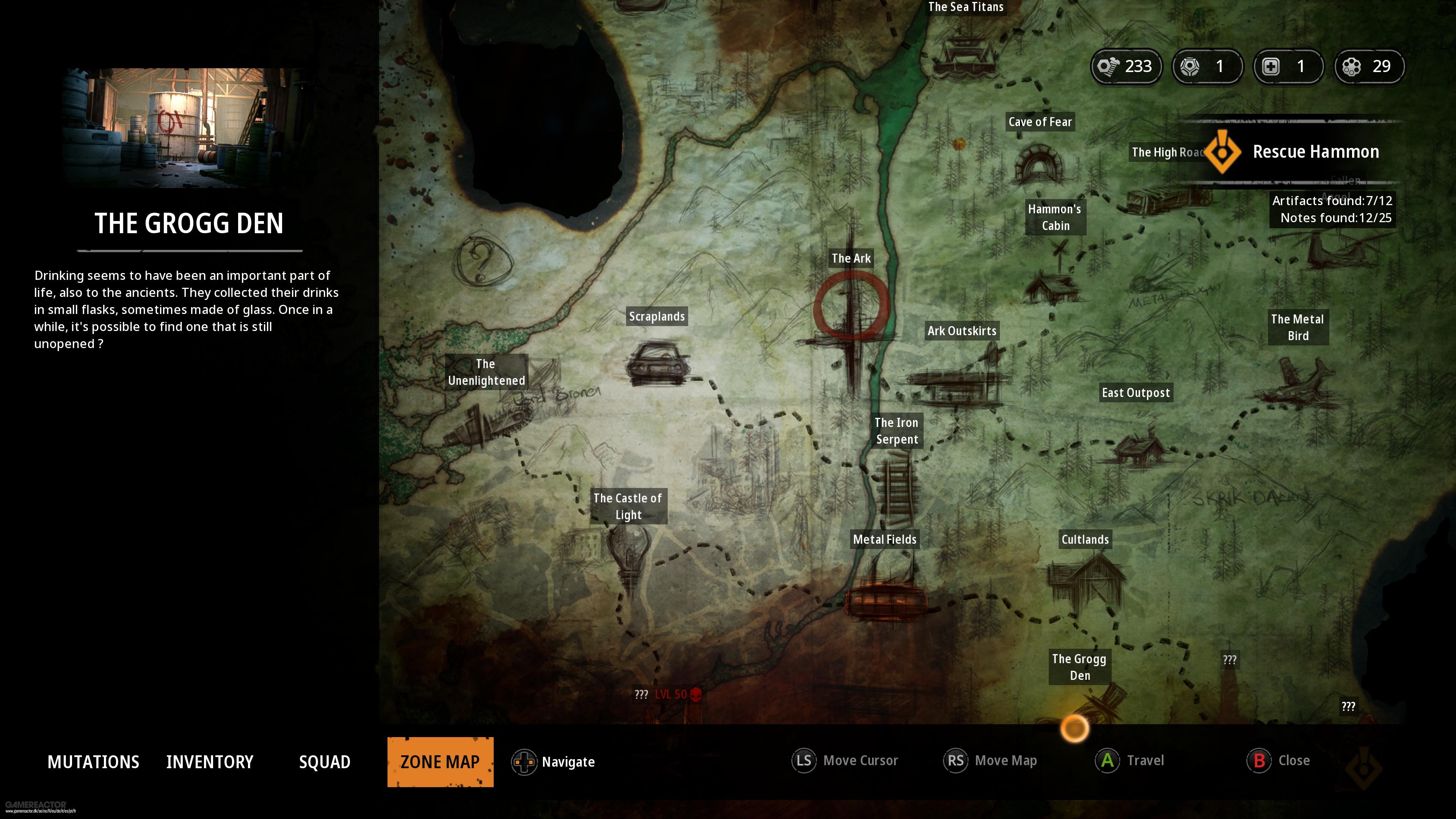Pick Hammon's Cabin on the map
The image size is (1456, 819).
point(1055,217)
